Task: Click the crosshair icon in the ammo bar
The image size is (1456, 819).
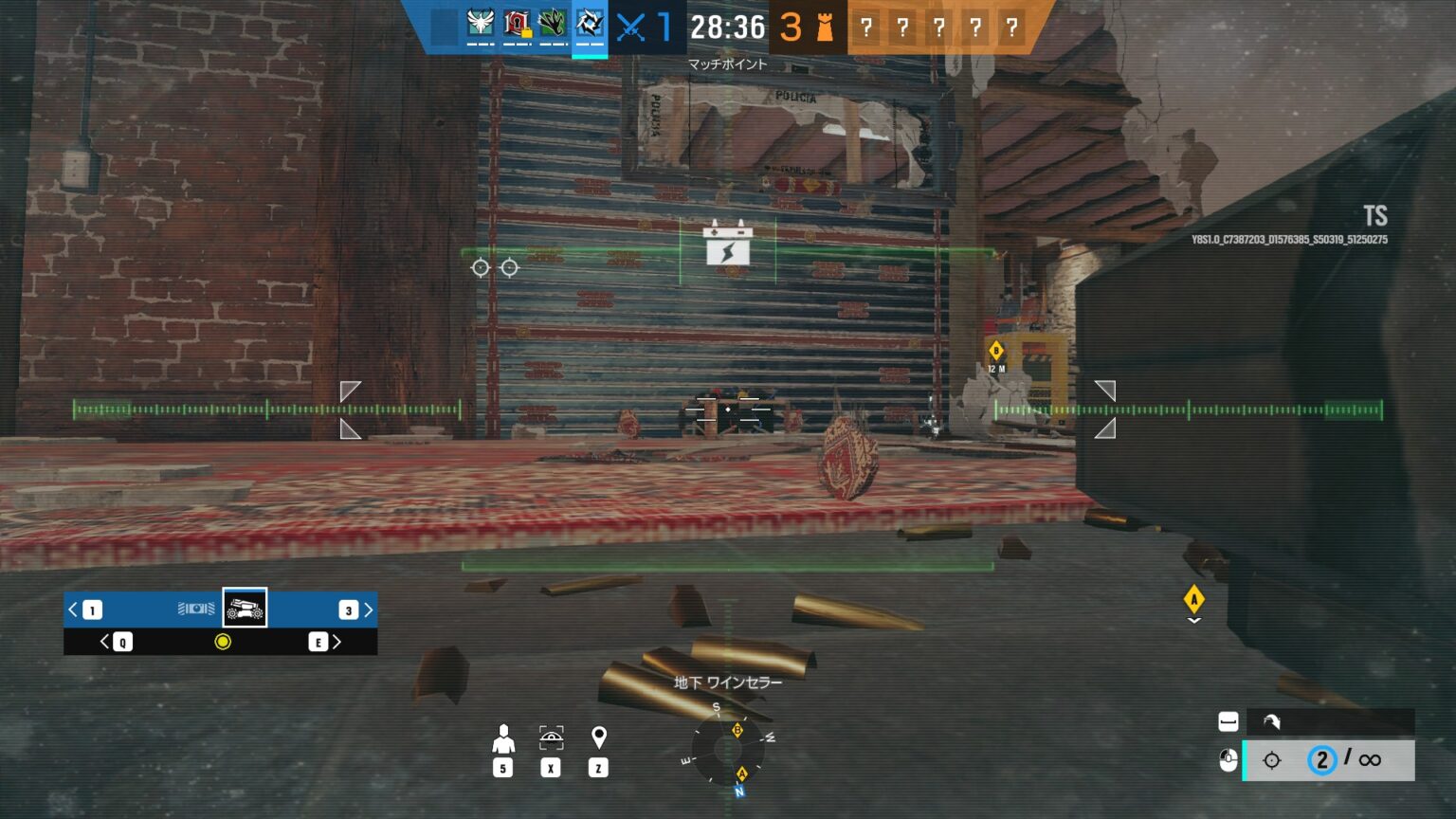Action: coord(1270,759)
